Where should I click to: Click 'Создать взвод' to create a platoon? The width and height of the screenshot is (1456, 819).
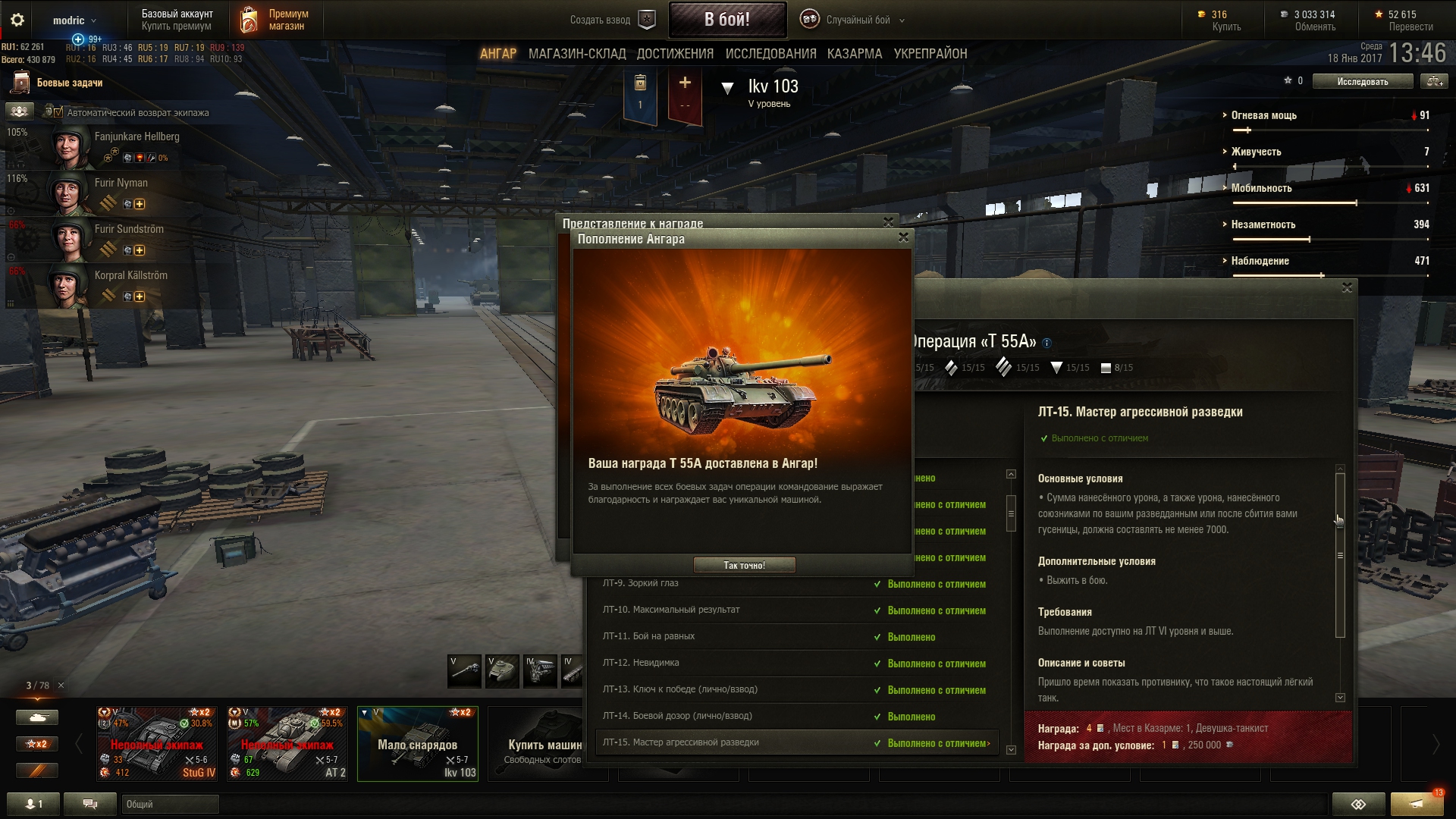pos(611,20)
